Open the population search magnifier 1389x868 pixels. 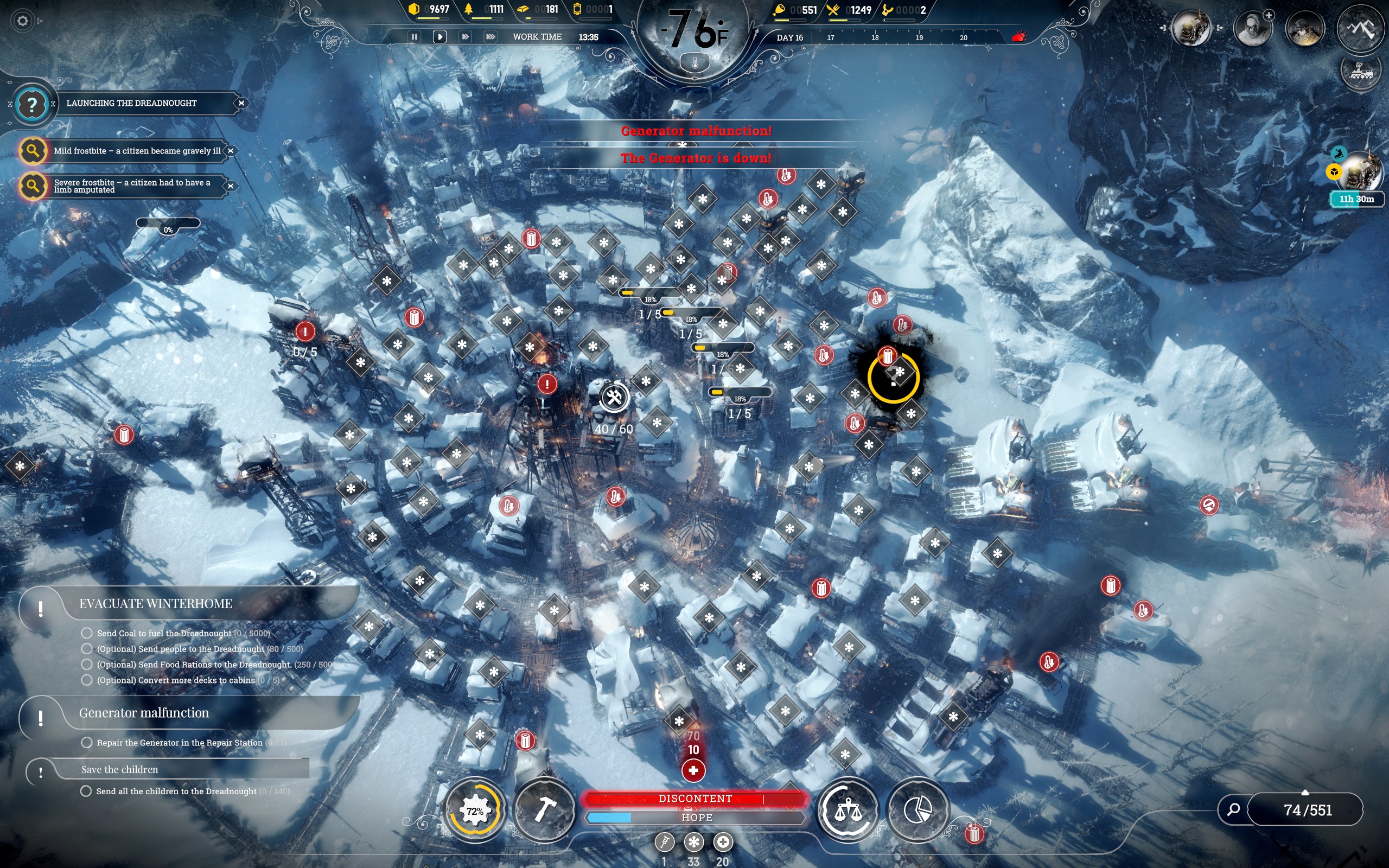(1233, 809)
